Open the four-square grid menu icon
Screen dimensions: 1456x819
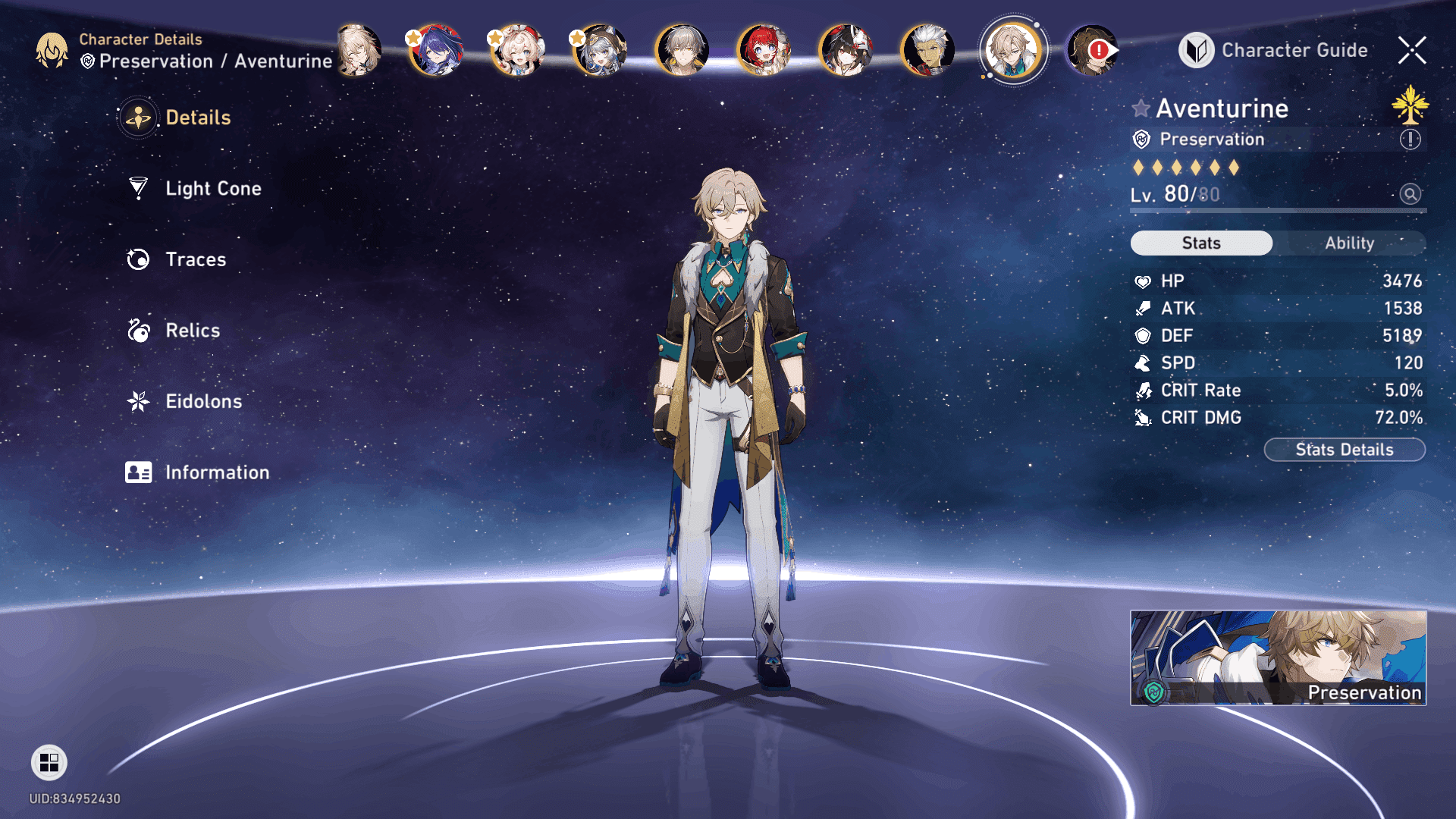click(49, 762)
